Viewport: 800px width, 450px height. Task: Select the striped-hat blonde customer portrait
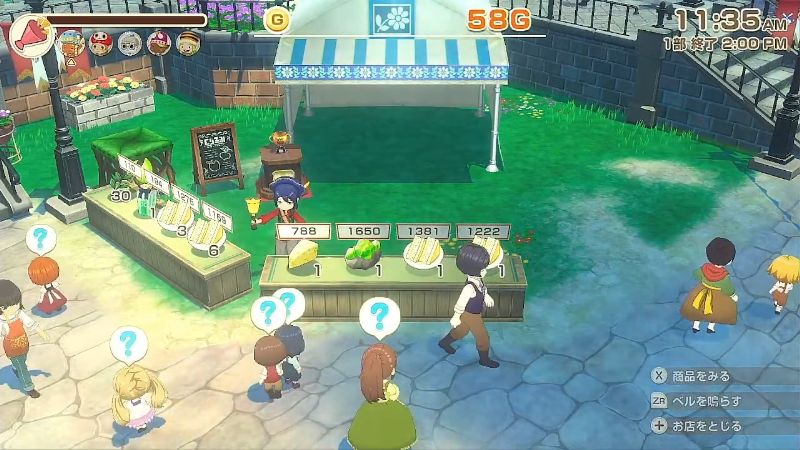tap(187, 42)
